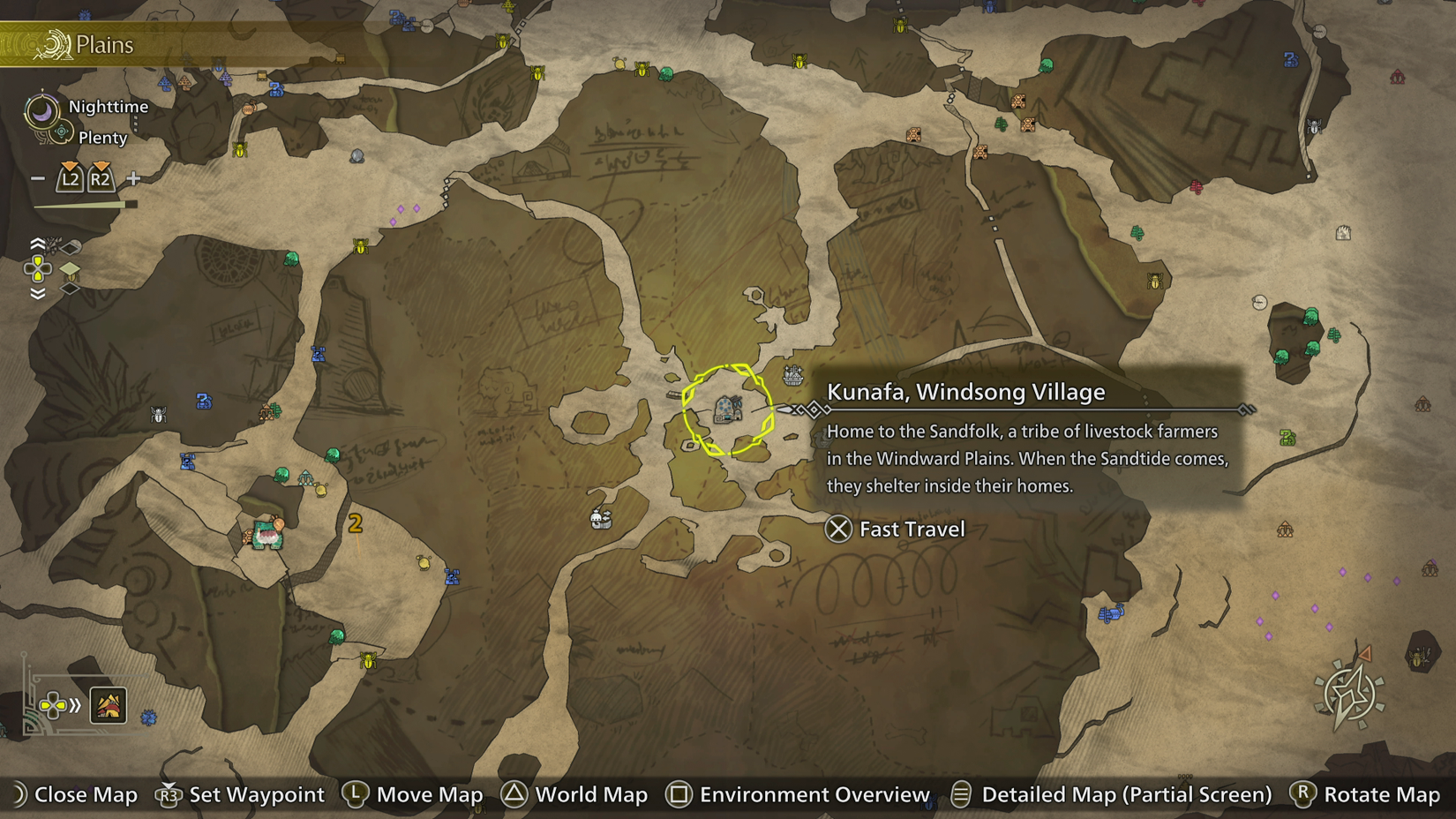Viewport: 1456px width, 819px height.
Task: Expand the double-arrow next to the bottom-left d-pad
Action: 73,705
